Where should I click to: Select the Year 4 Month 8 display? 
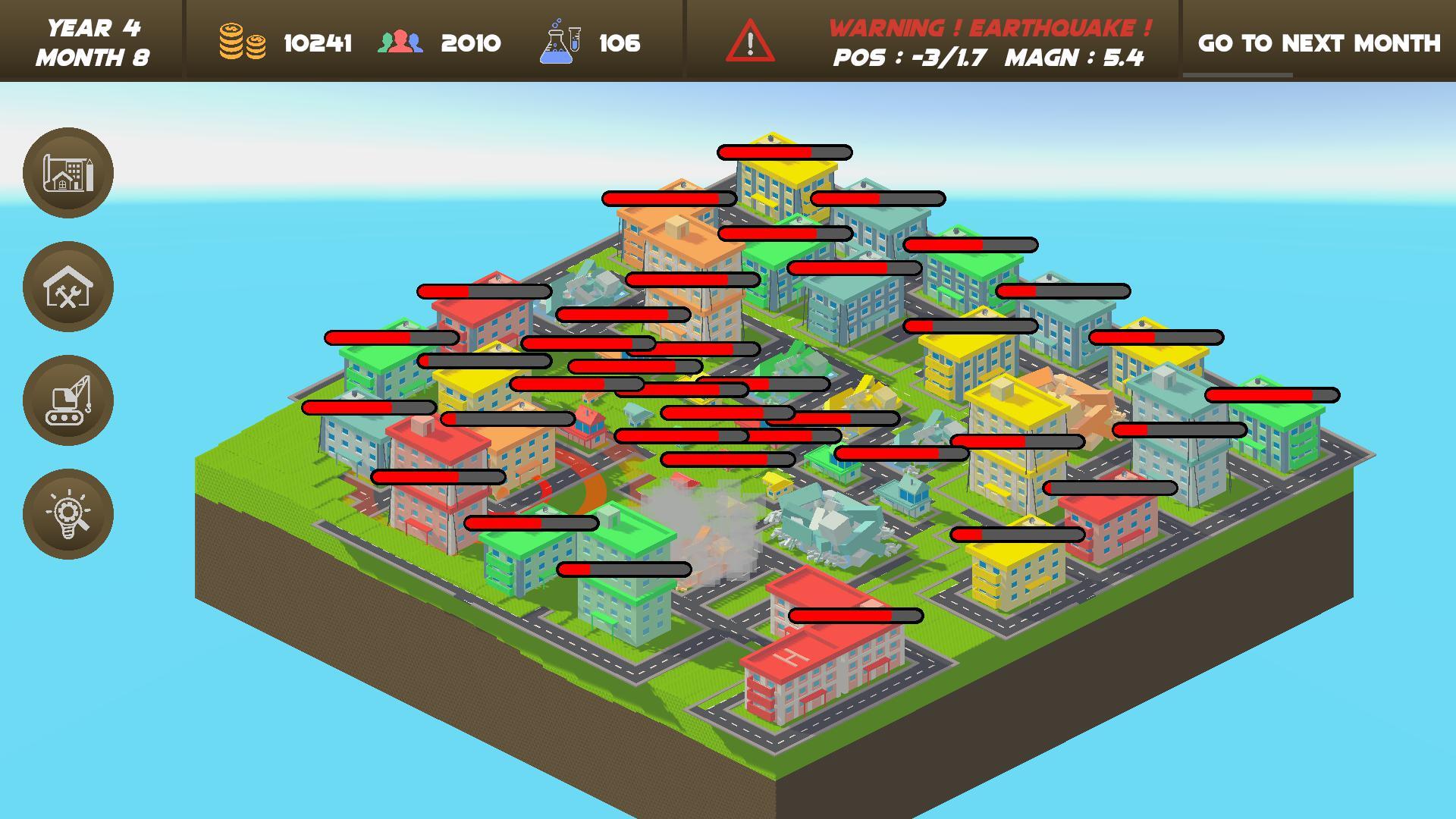pyautogui.click(x=93, y=43)
